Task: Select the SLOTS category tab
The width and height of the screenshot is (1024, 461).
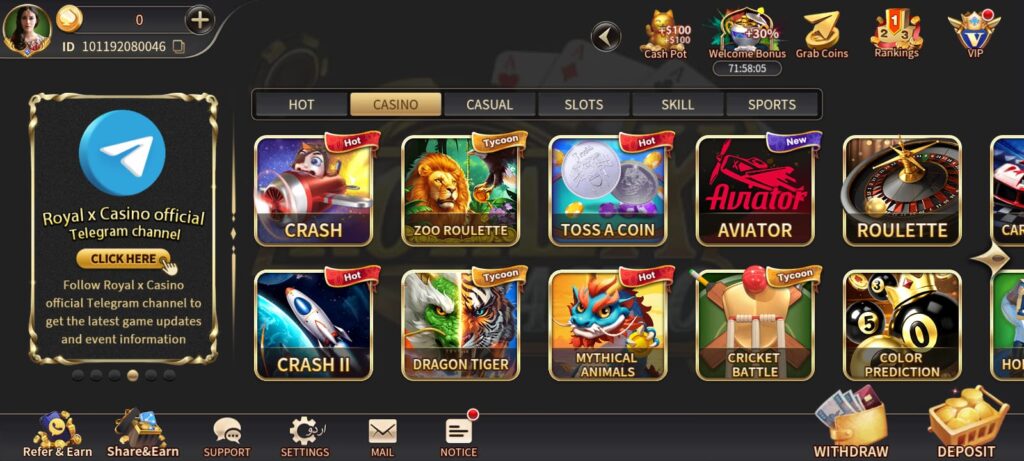Action: pos(584,104)
